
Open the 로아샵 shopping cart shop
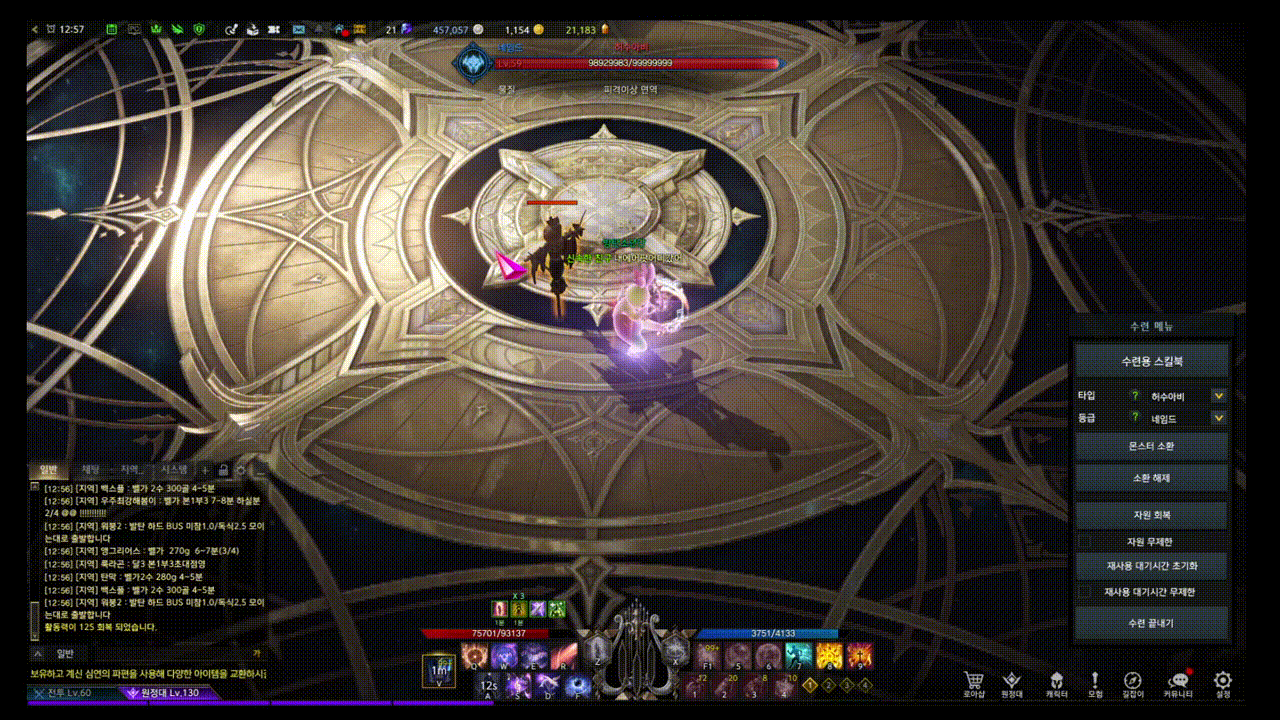point(973,682)
